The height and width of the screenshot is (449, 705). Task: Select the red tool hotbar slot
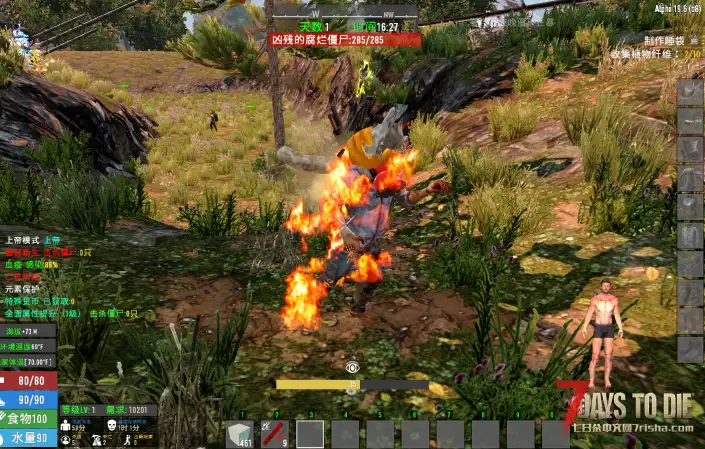coord(275,433)
